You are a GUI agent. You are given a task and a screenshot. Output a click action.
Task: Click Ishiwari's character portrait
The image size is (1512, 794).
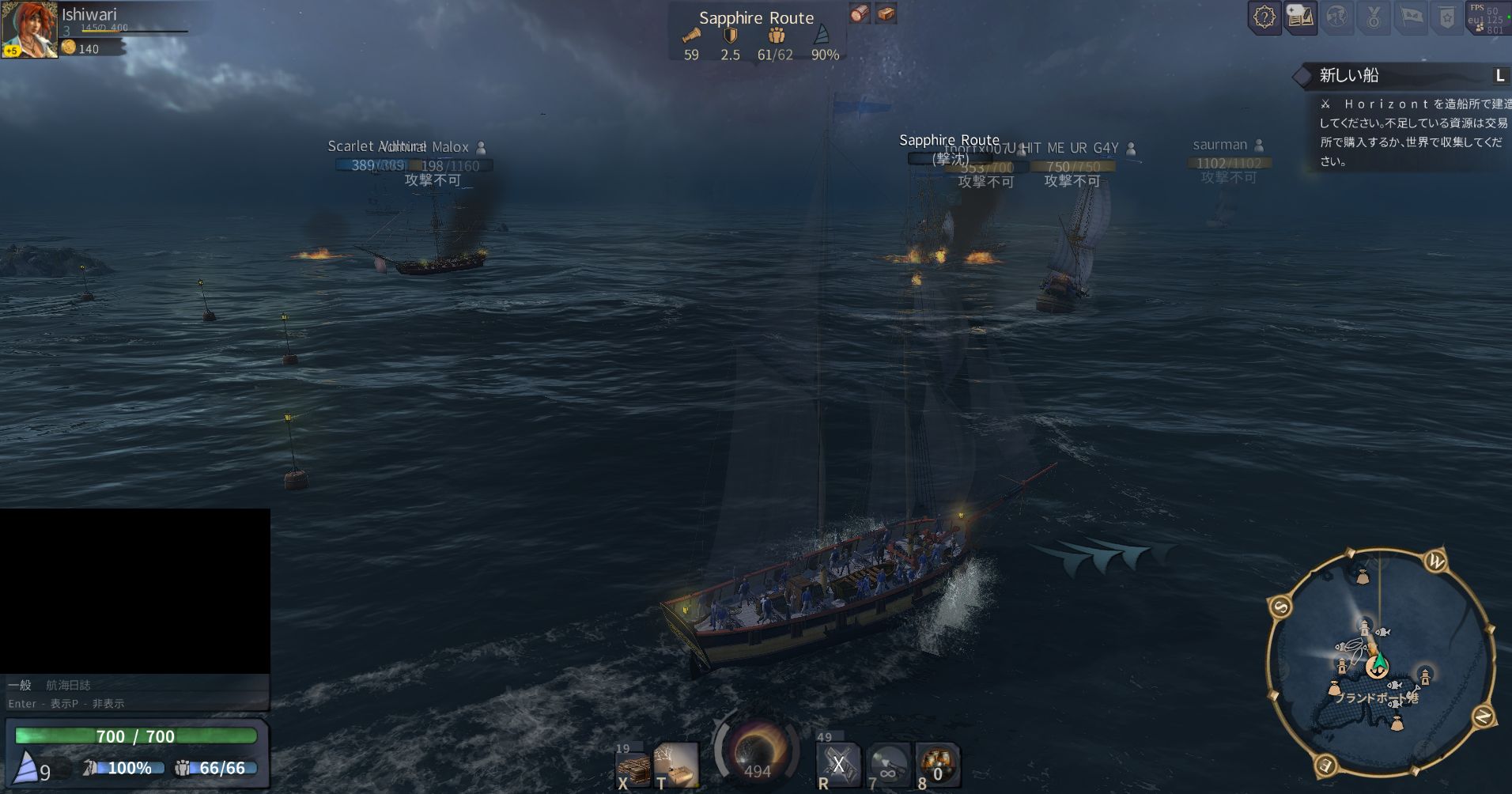[28, 28]
